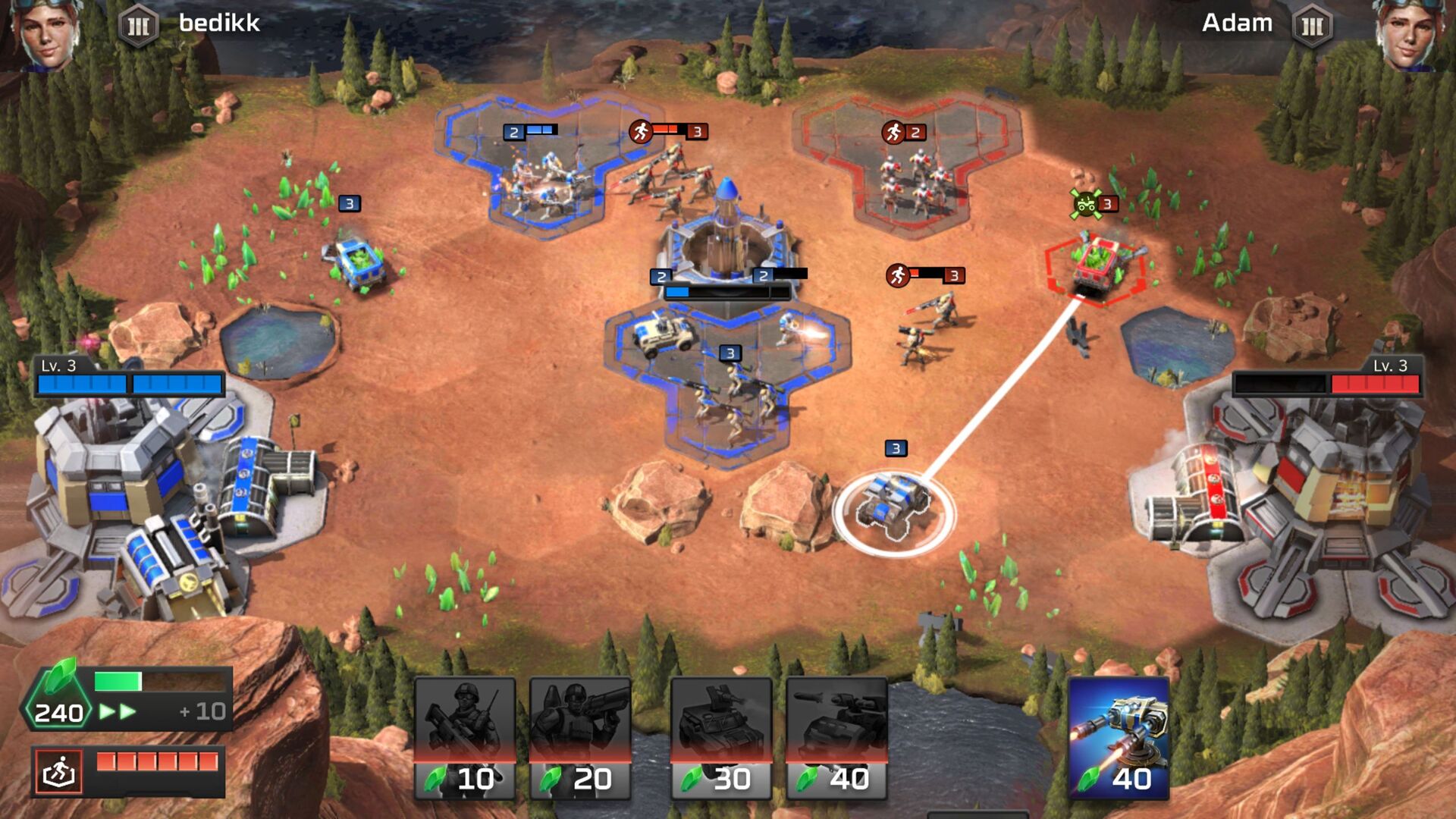Click the skull-marked enemy harvester indicator

tap(1087, 203)
